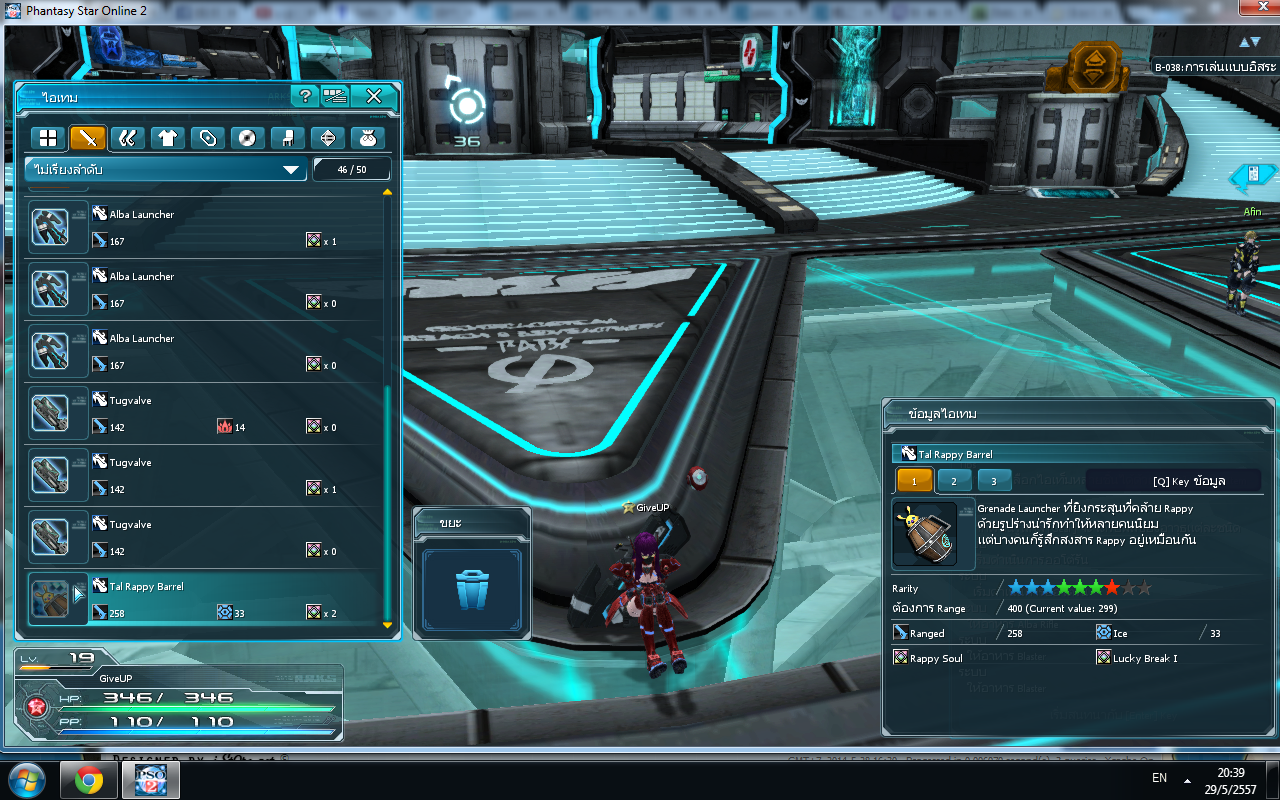Toggle the inventory list view layout button
This screenshot has width=1280, height=800.
334,96
